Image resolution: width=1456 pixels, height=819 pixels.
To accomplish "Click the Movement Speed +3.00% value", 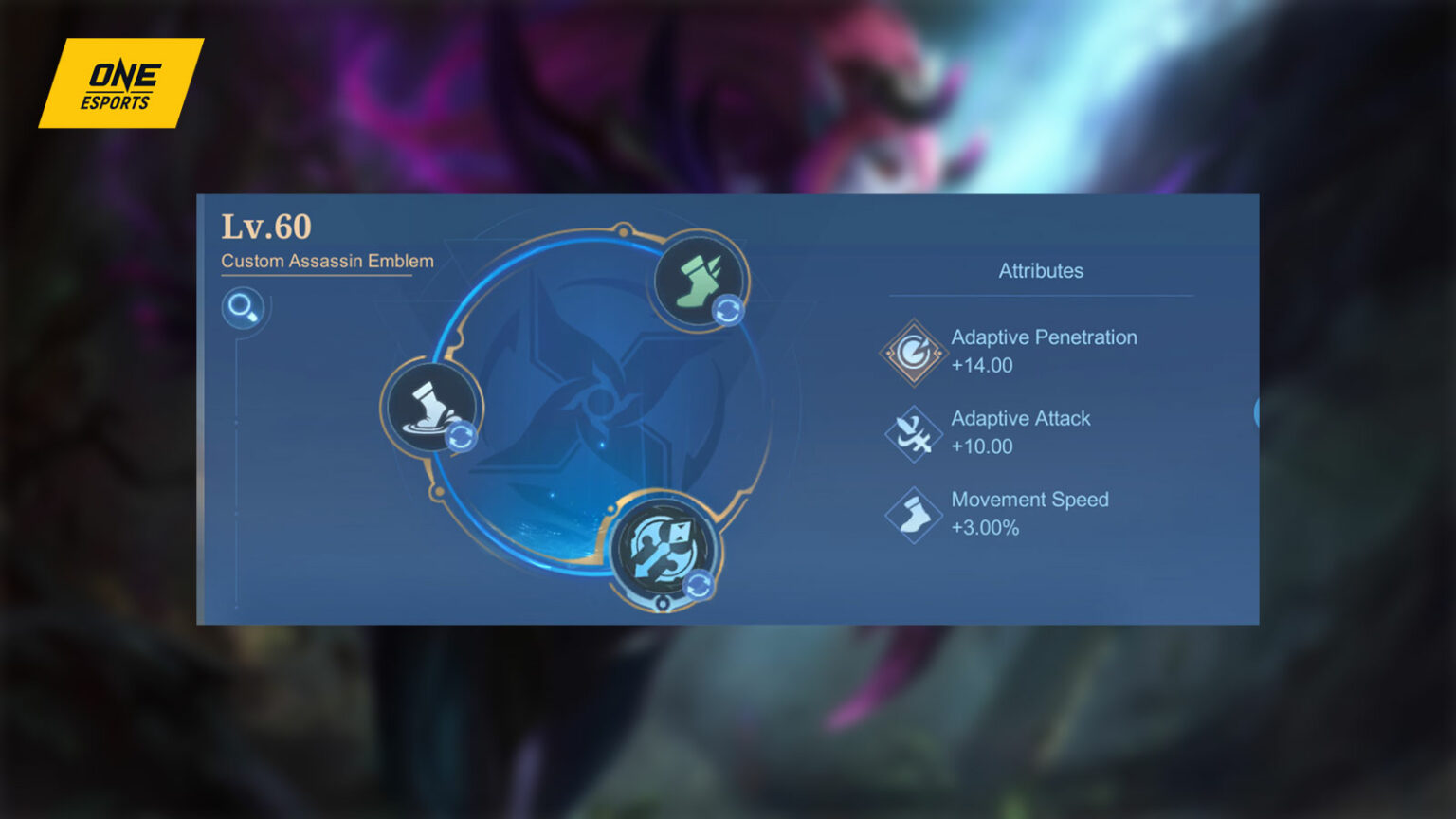I will 986,528.
